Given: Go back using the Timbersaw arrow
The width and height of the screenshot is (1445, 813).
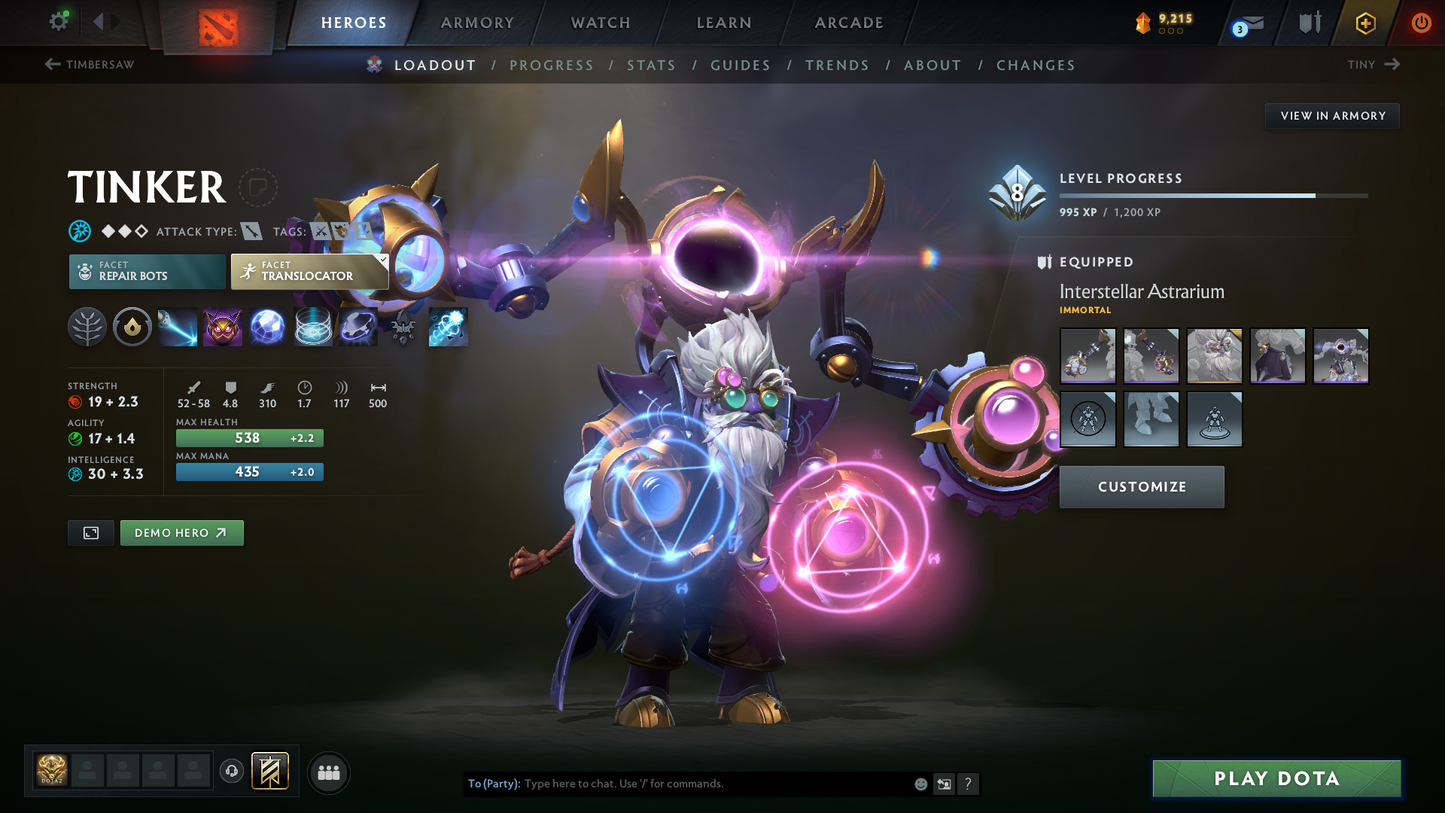Looking at the screenshot, I should 50,64.
